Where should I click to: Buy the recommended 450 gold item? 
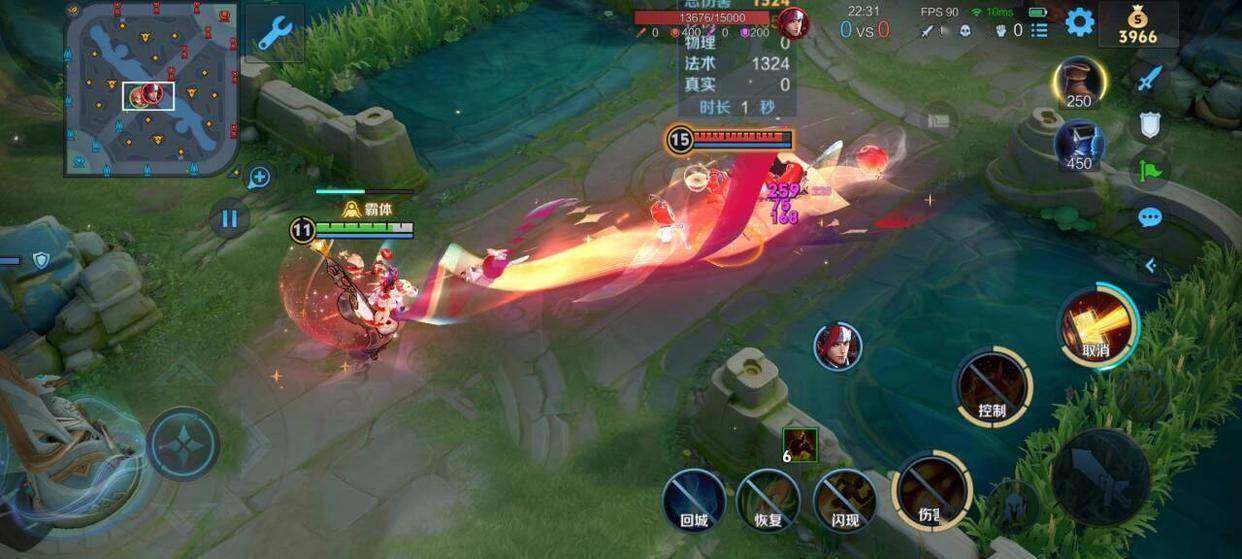click(1079, 145)
